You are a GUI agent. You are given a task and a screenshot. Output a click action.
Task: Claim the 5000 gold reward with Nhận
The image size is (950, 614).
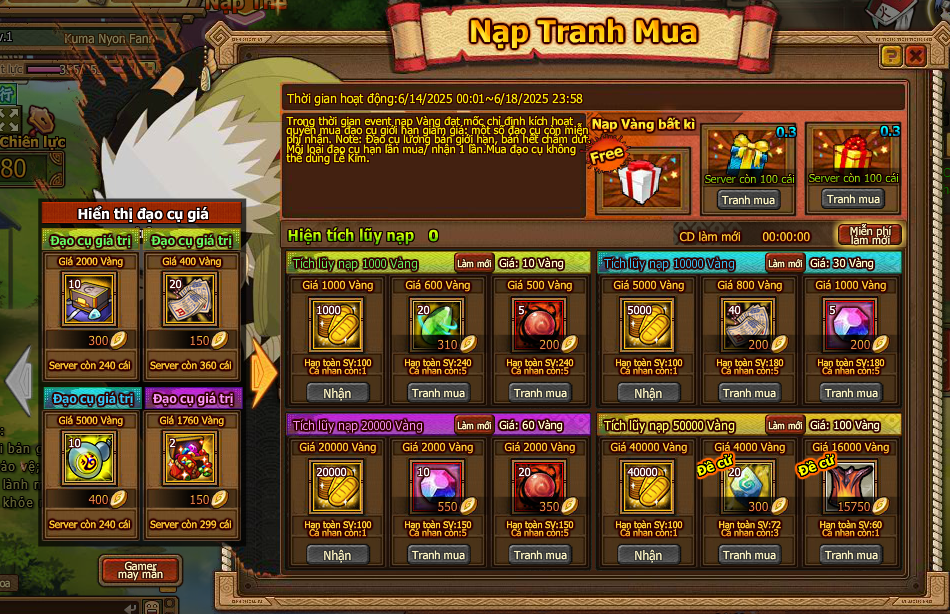pyautogui.click(x=648, y=393)
